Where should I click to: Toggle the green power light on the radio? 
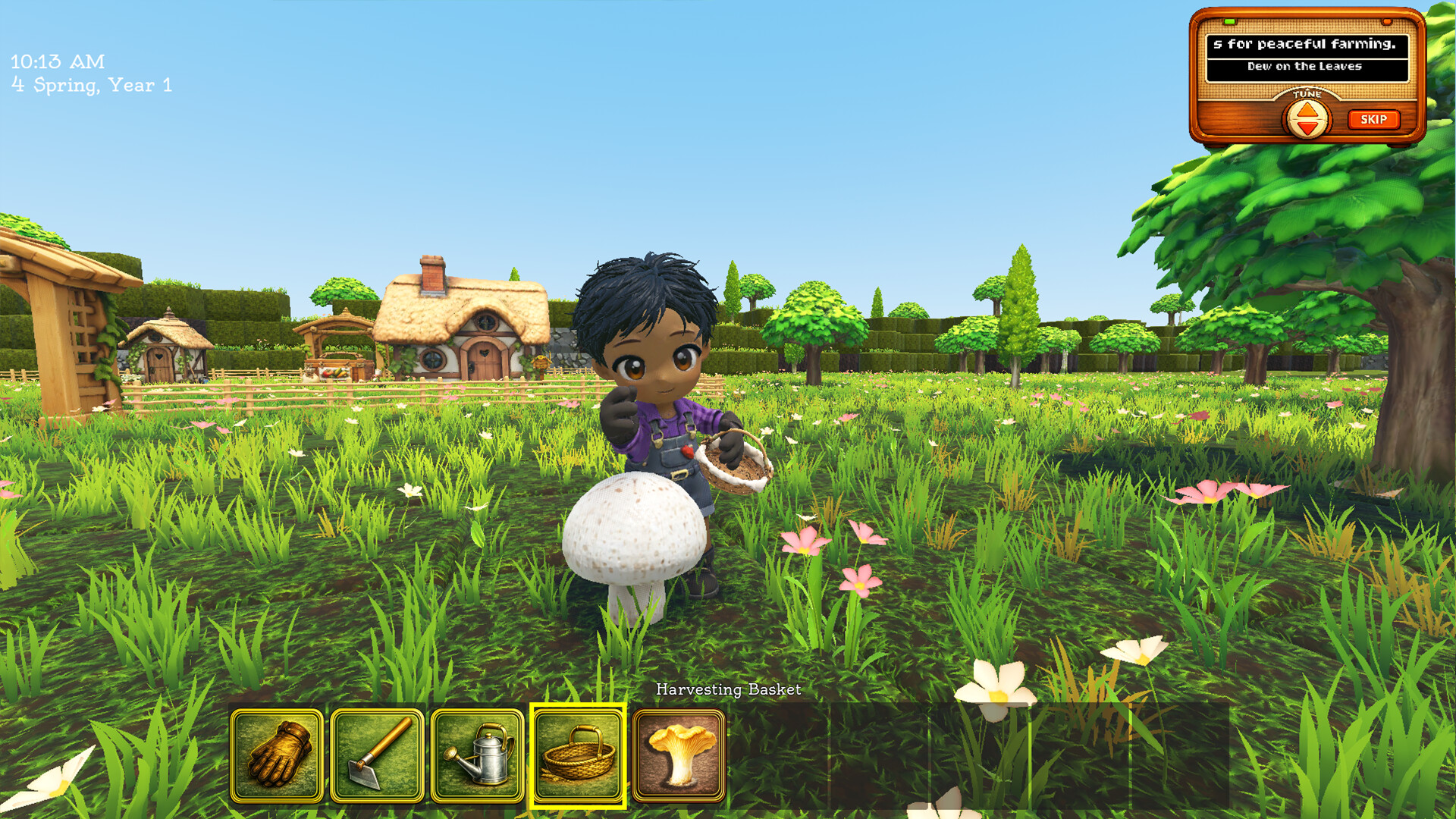point(1229,22)
